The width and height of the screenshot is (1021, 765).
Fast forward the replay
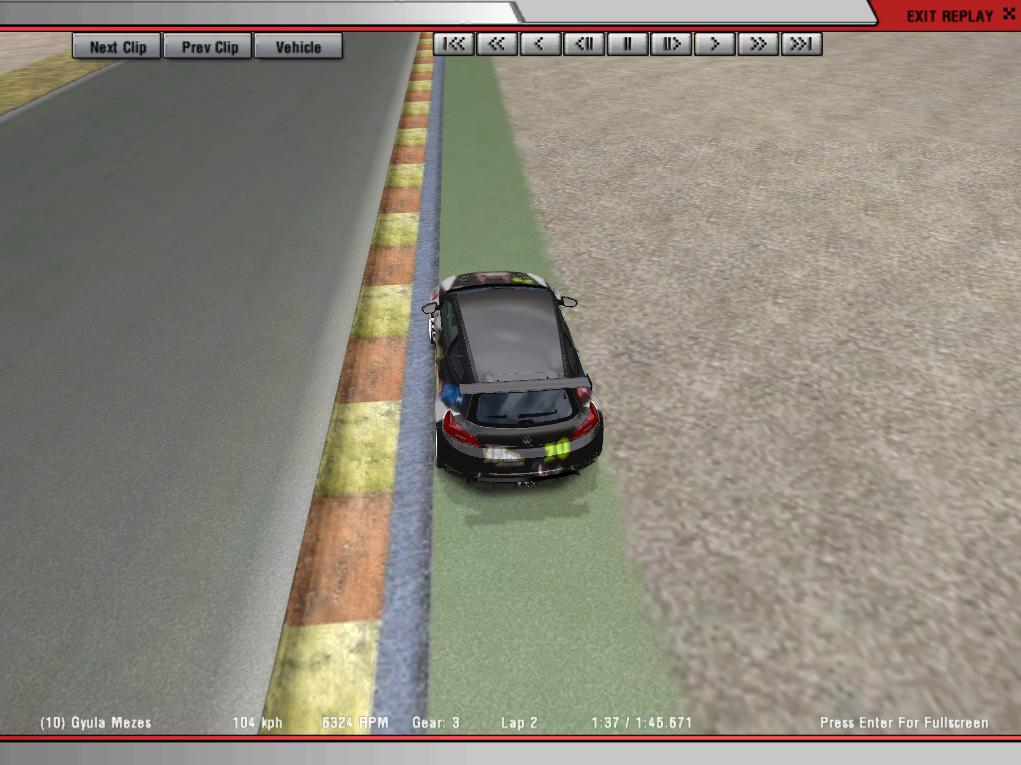coord(758,44)
